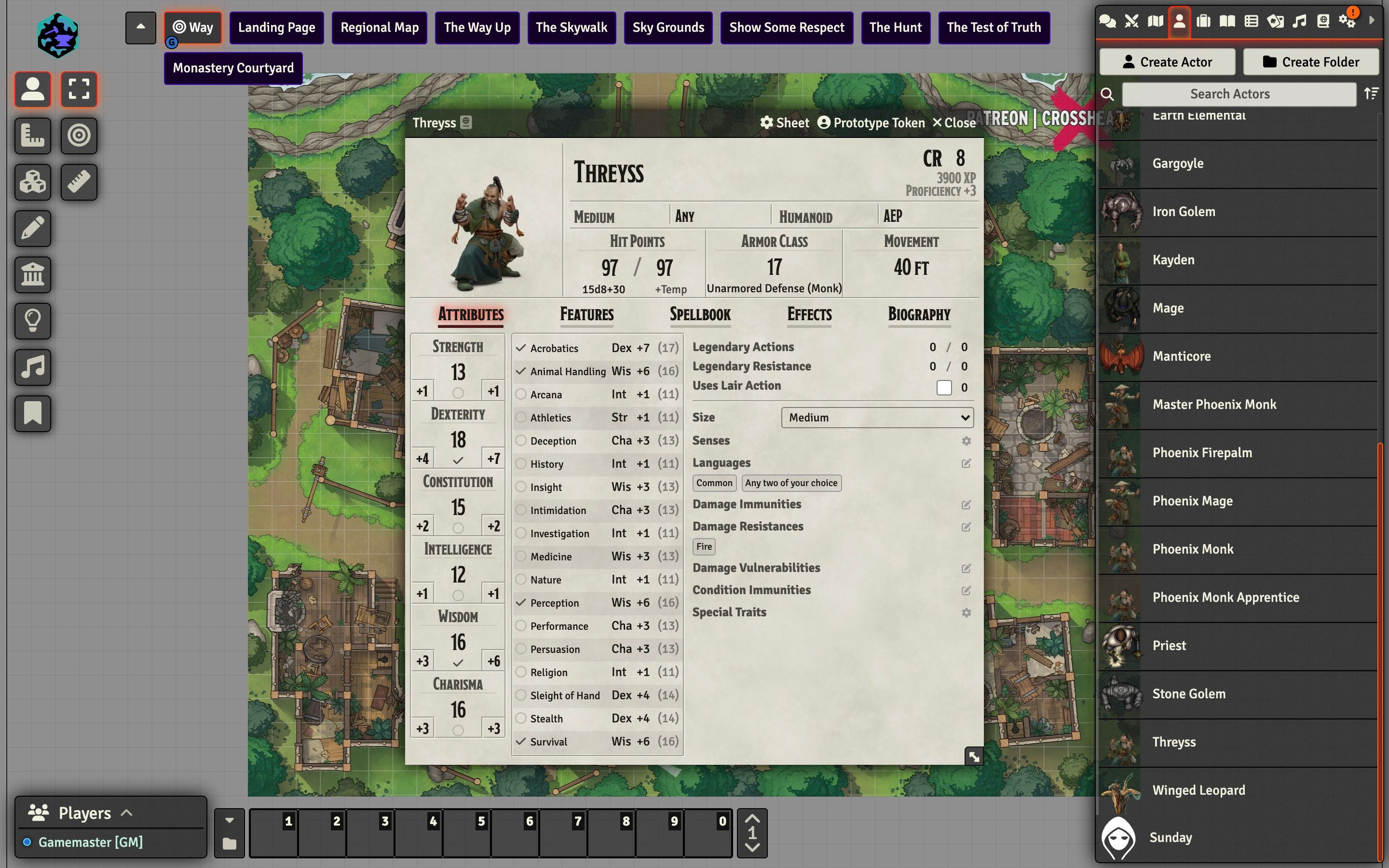The width and height of the screenshot is (1389, 868).
Task: Switch to the Spellbook tab
Action: click(700, 314)
